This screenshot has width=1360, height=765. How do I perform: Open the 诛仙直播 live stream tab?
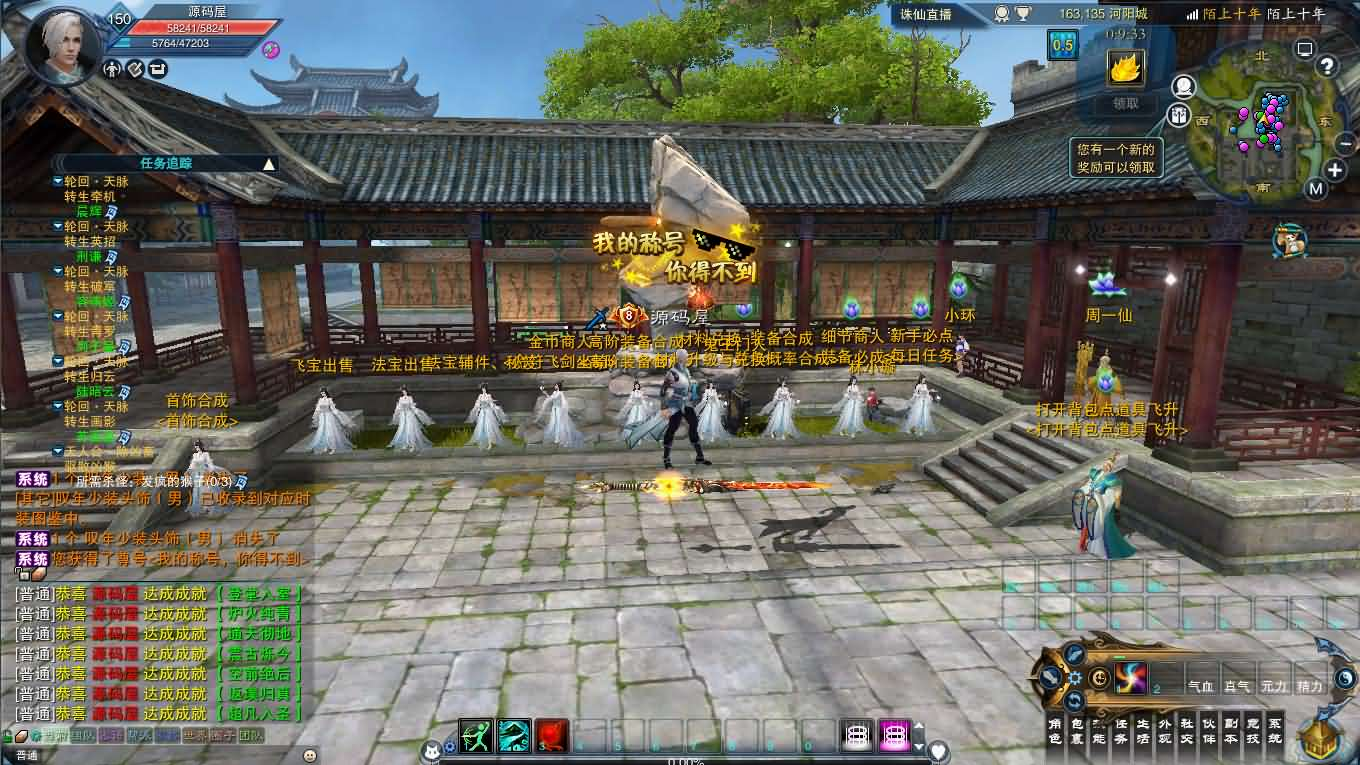pyautogui.click(x=924, y=14)
